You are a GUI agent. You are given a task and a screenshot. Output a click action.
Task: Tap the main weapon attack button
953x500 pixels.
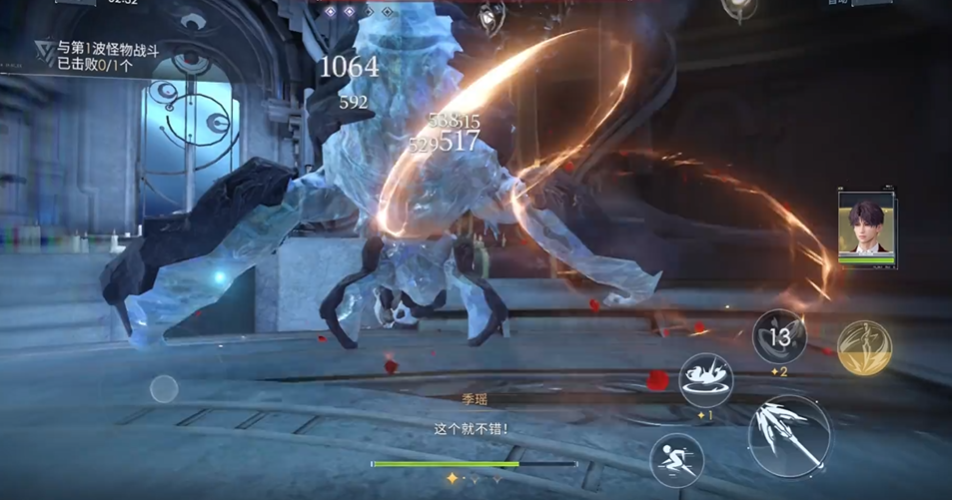[789, 436]
